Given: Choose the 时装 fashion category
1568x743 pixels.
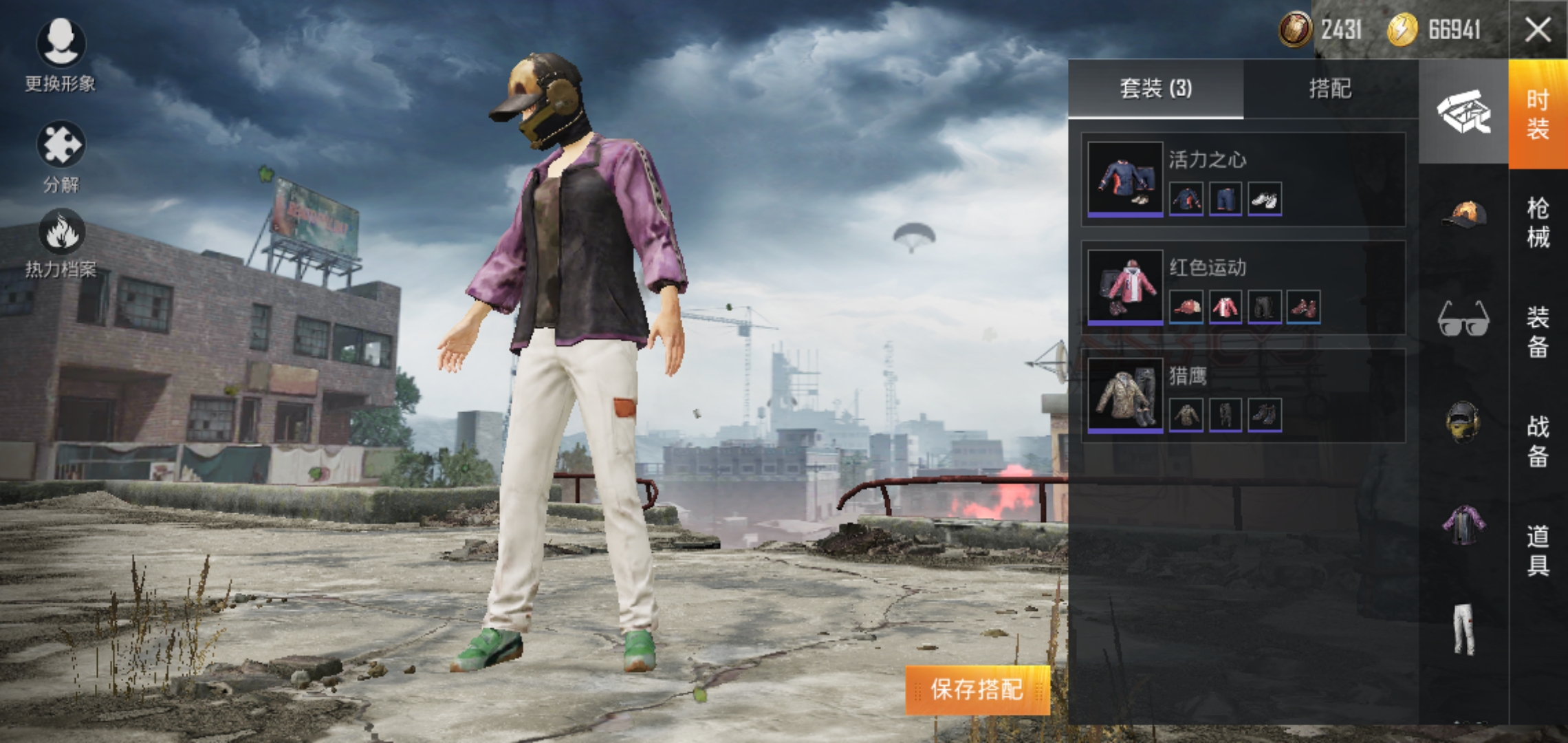Looking at the screenshot, I should [1538, 114].
